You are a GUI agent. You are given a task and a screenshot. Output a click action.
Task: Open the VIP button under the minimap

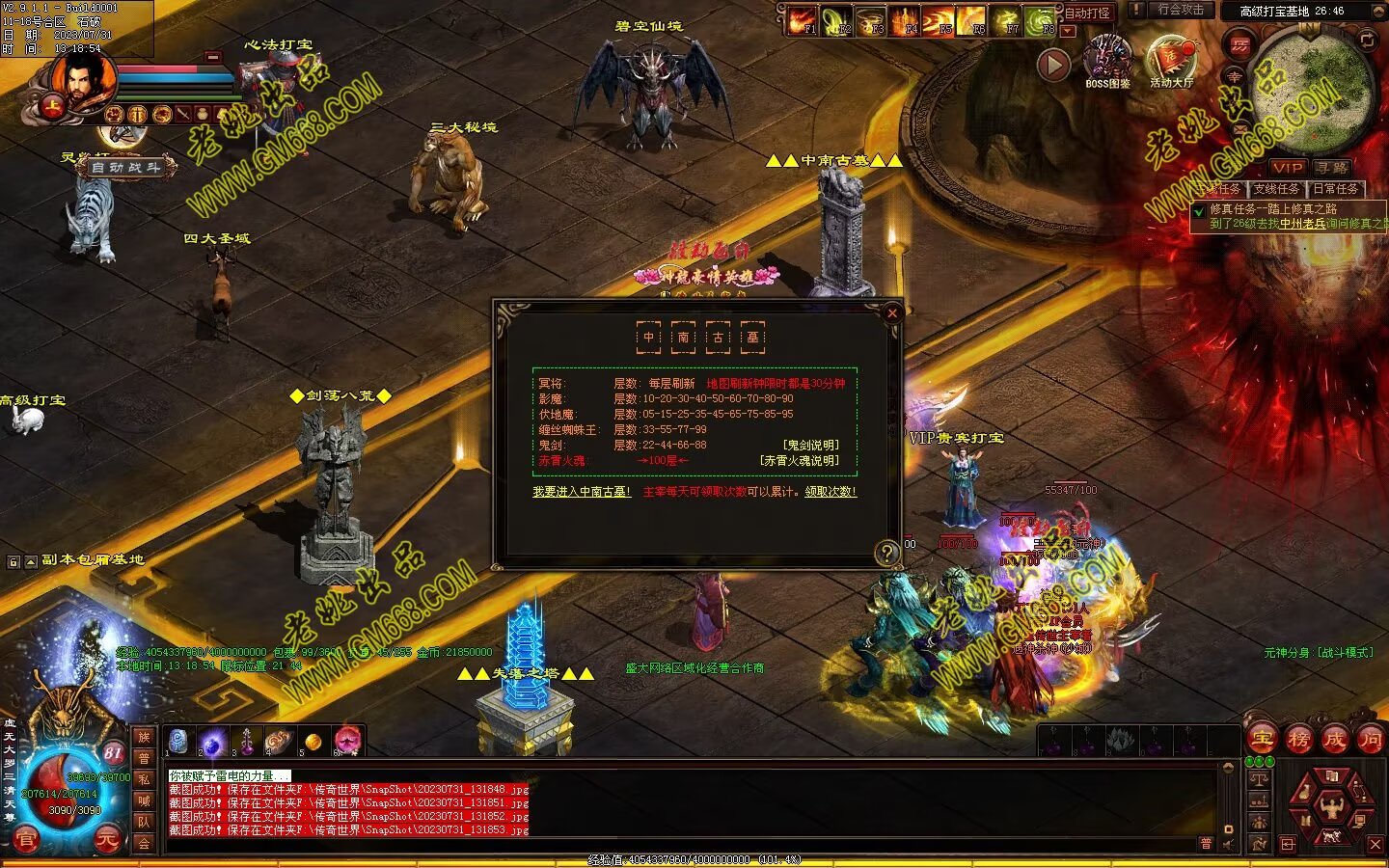point(1287,168)
